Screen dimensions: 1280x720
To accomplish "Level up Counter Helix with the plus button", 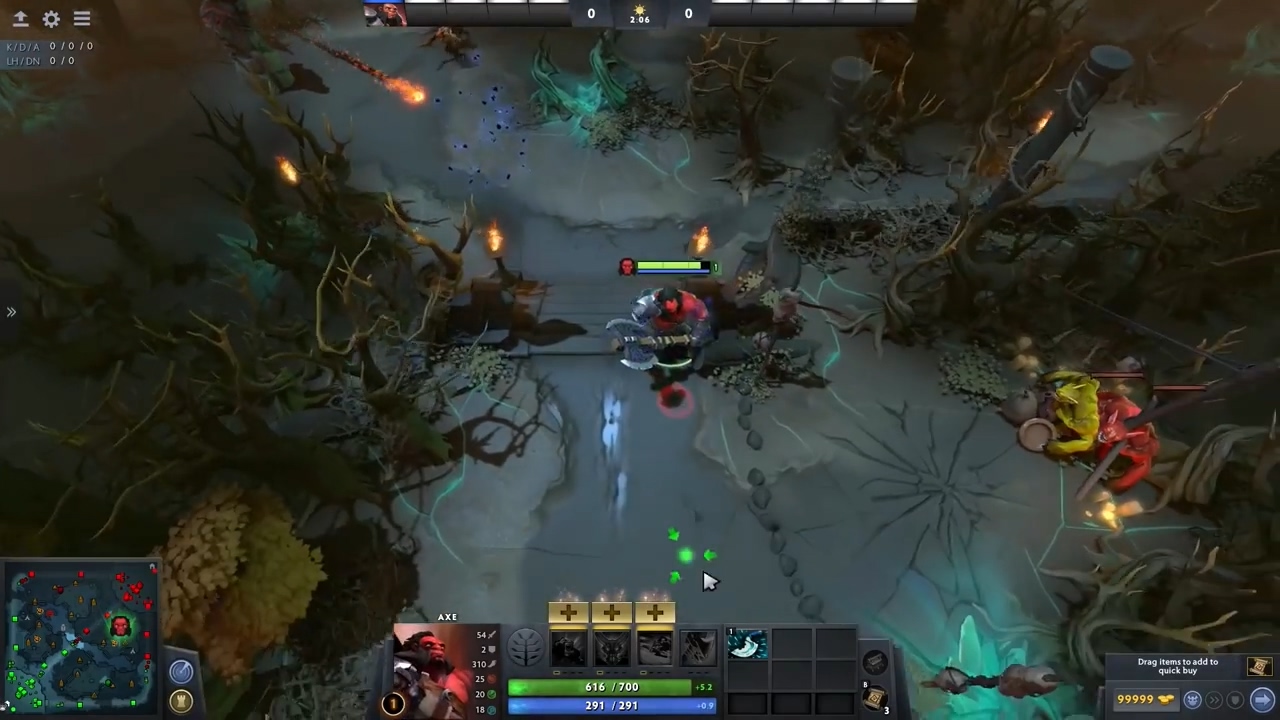I will pos(652,611).
